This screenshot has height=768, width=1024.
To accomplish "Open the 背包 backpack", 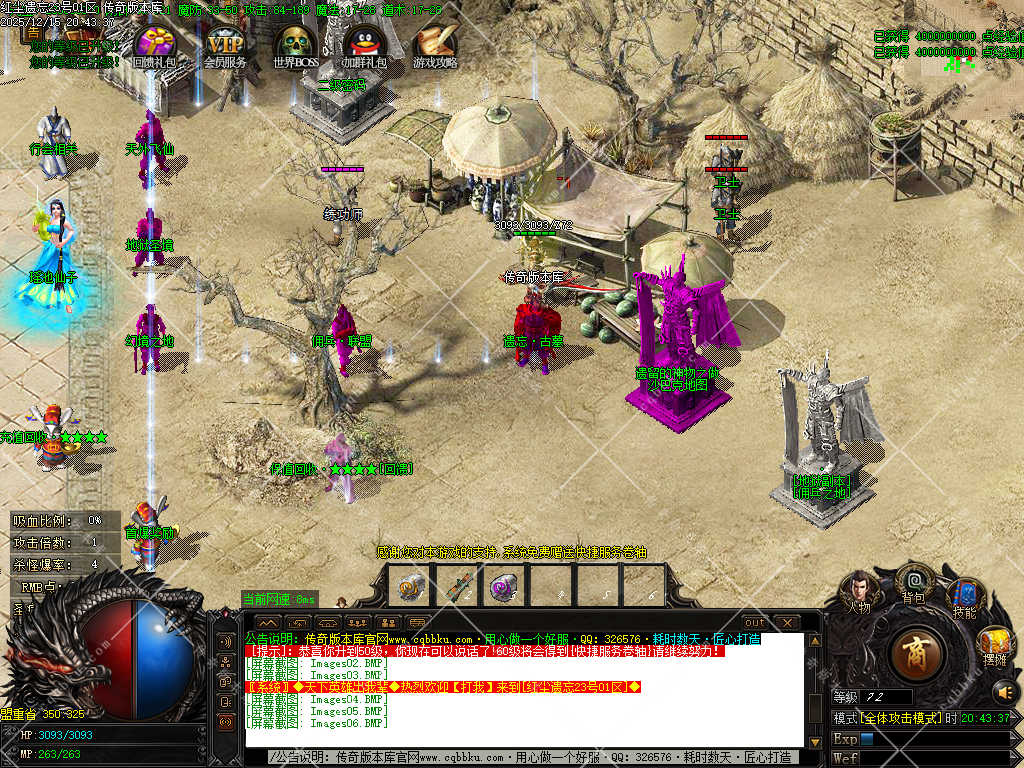I will [914, 582].
